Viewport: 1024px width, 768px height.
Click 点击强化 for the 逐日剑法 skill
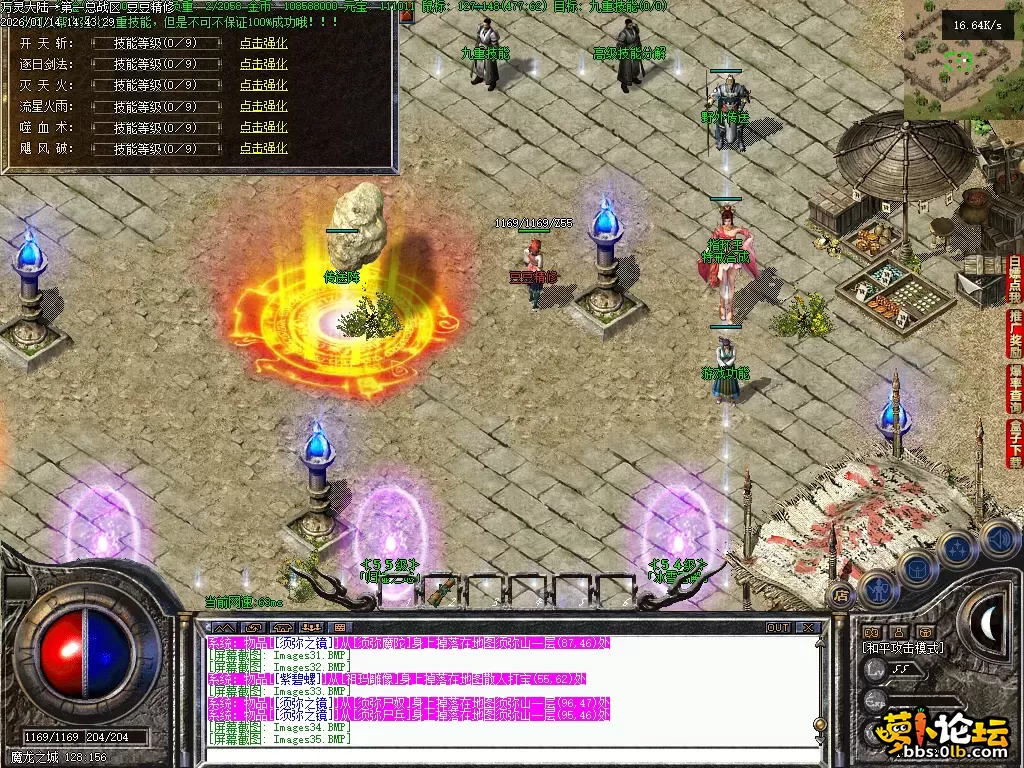point(263,64)
